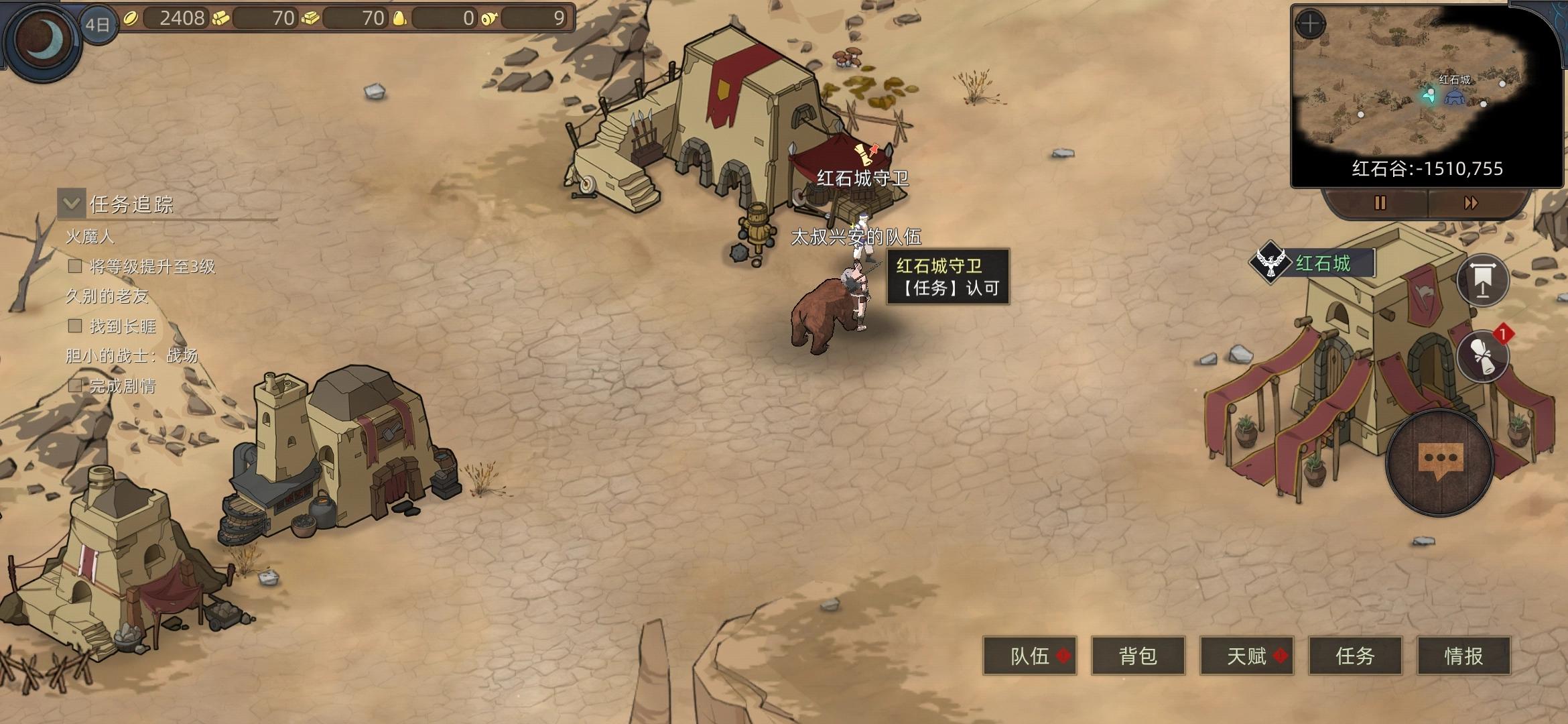Click the banner flag round button
1568x724 pixels.
point(1482,280)
